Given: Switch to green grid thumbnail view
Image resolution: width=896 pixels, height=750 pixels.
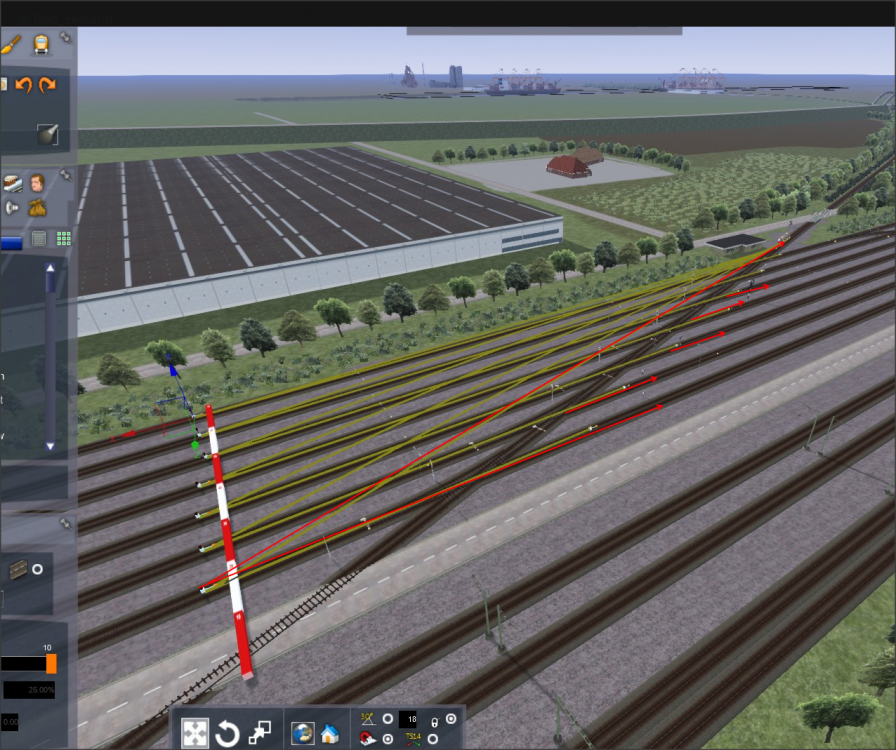Looking at the screenshot, I should [64, 239].
